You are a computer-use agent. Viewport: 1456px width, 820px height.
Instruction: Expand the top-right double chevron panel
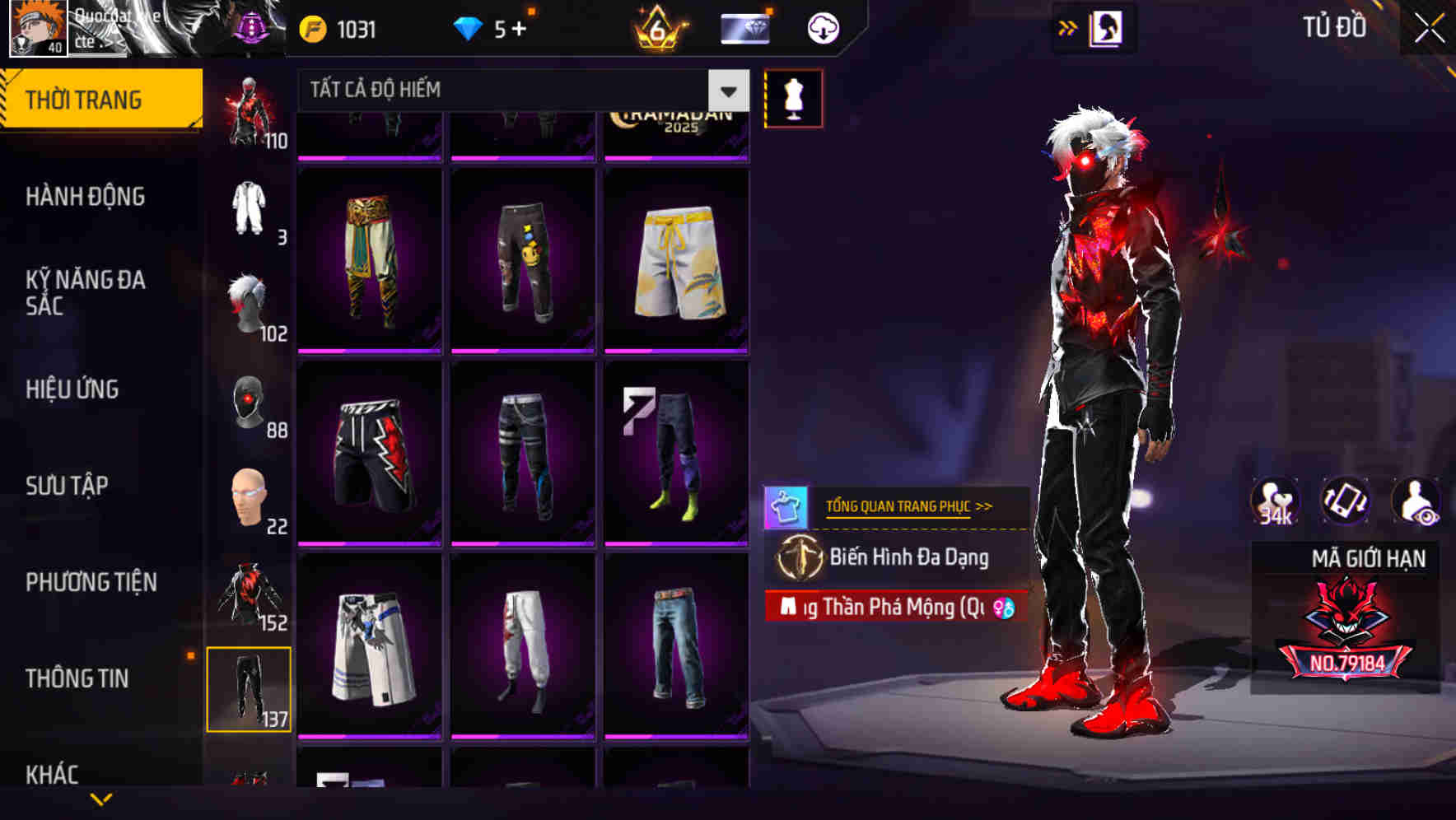pyautogui.click(x=1067, y=27)
